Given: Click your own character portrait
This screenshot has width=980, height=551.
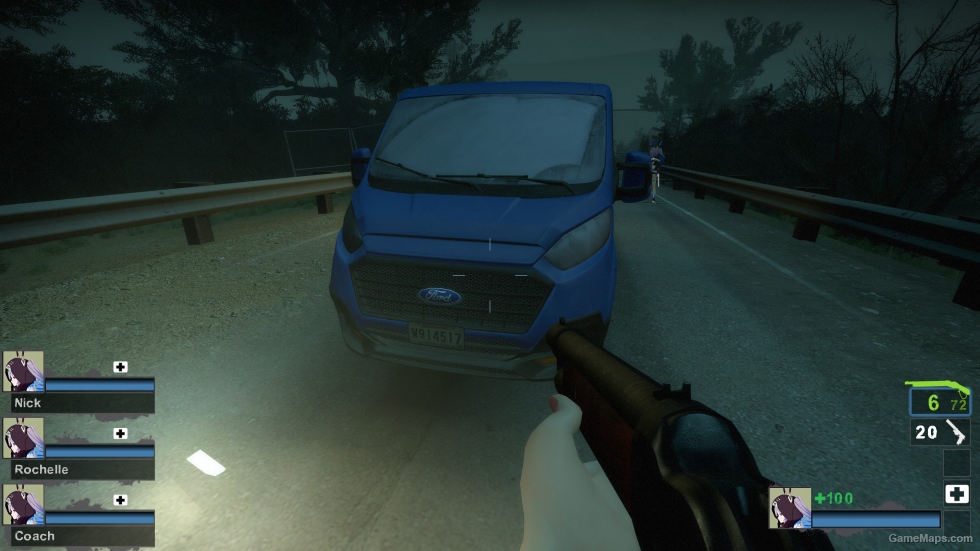Looking at the screenshot, I should coord(789,508).
